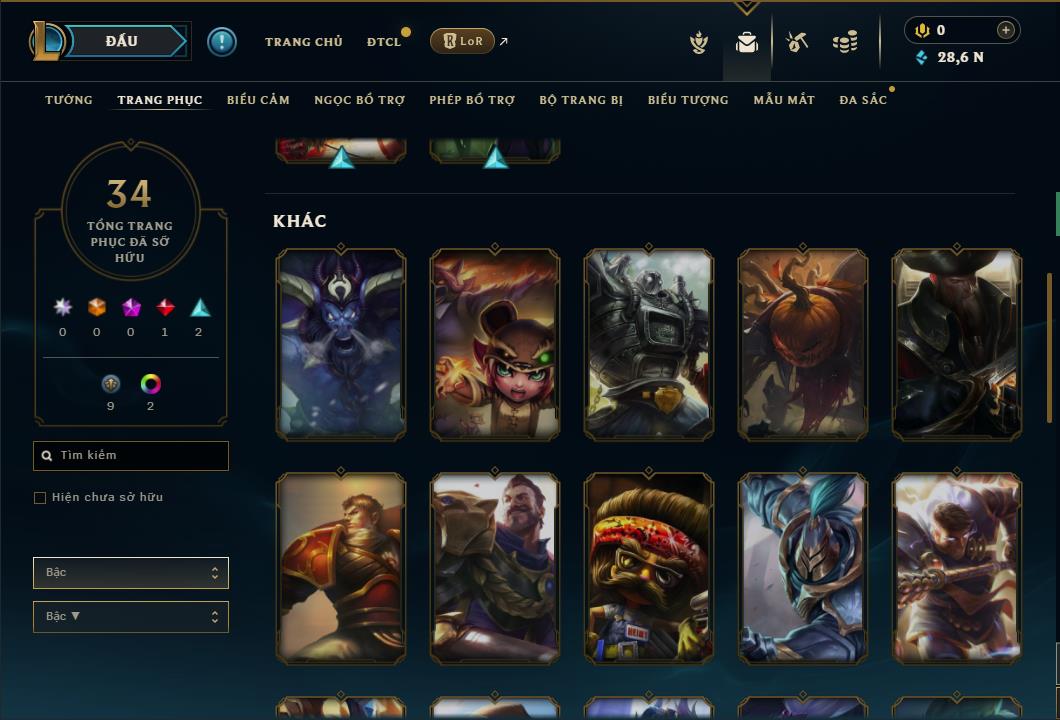This screenshot has height=720, width=1060.
Task: Show the BỘ TRANG BỊ tab
Action: pos(581,100)
